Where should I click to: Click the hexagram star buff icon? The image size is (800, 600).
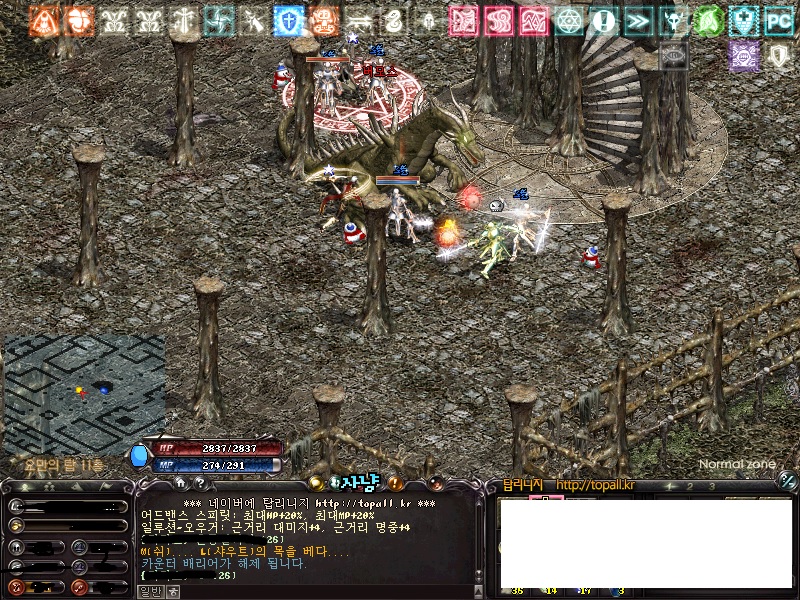coord(569,20)
